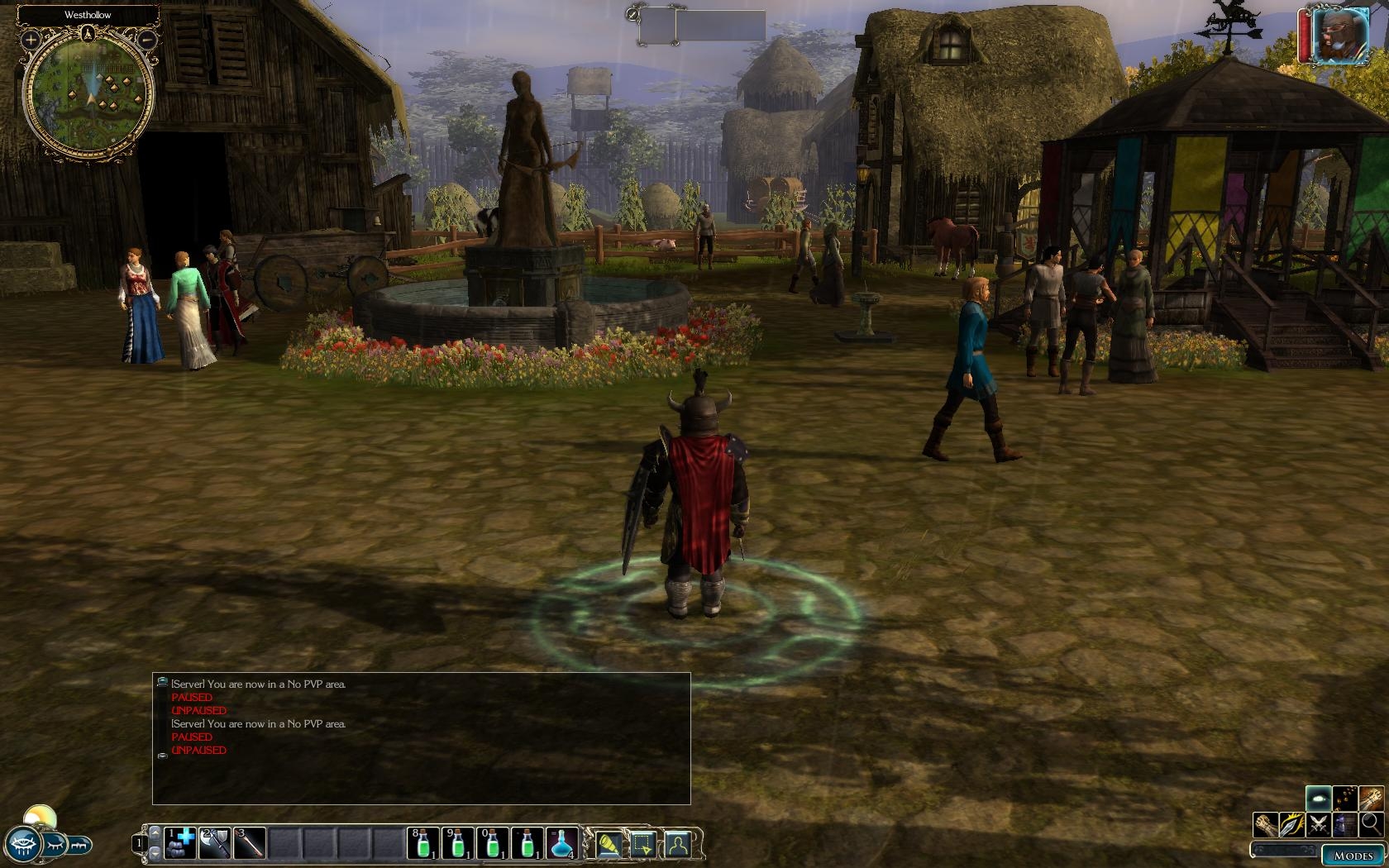Click the large open eye button
The width and height of the screenshot is (1389, 868).
[21, 844]
